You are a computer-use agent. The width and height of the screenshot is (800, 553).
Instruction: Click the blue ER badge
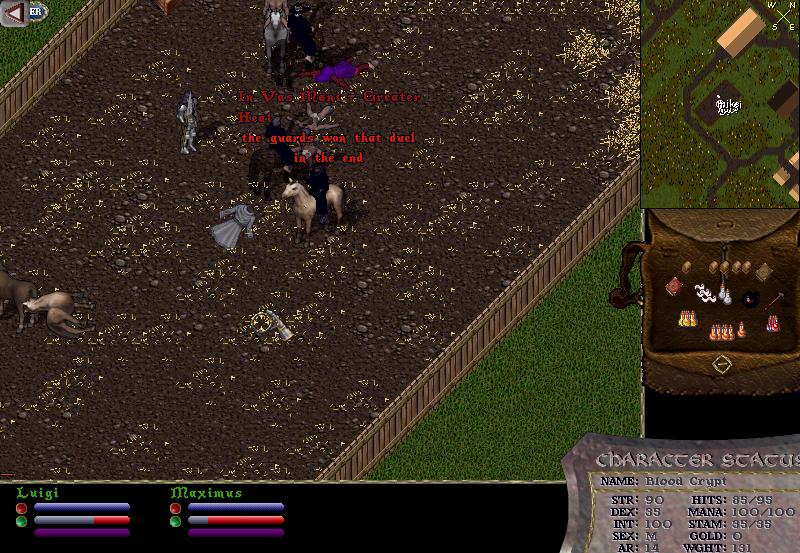(x=37, y=12)
